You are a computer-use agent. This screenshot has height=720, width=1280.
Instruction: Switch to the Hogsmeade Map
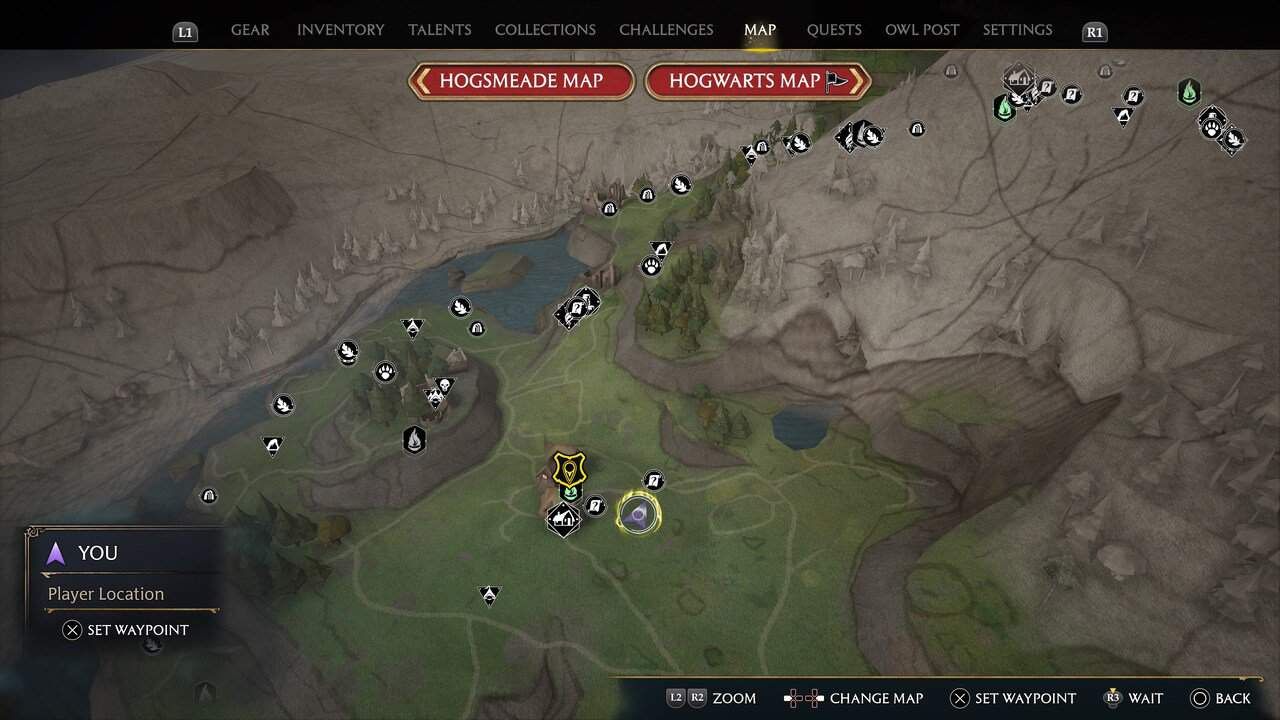click(521, 81)
